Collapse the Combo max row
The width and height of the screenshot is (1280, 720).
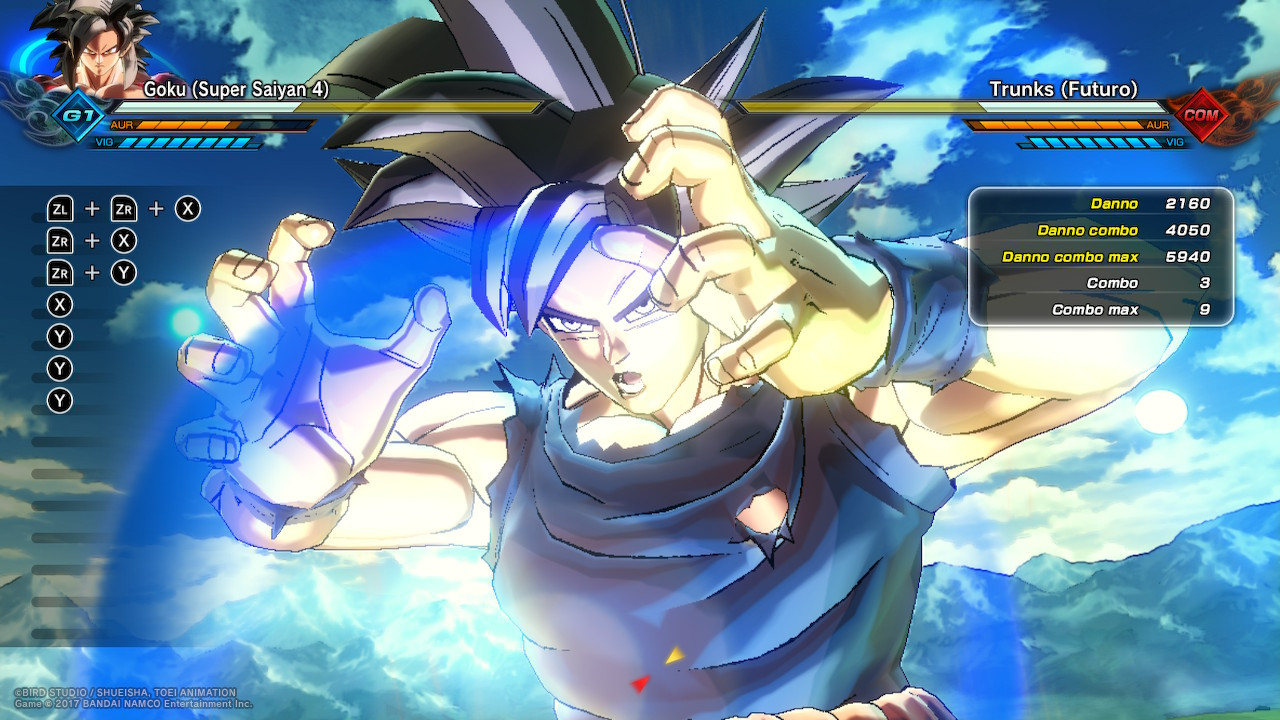[1100, 310]
